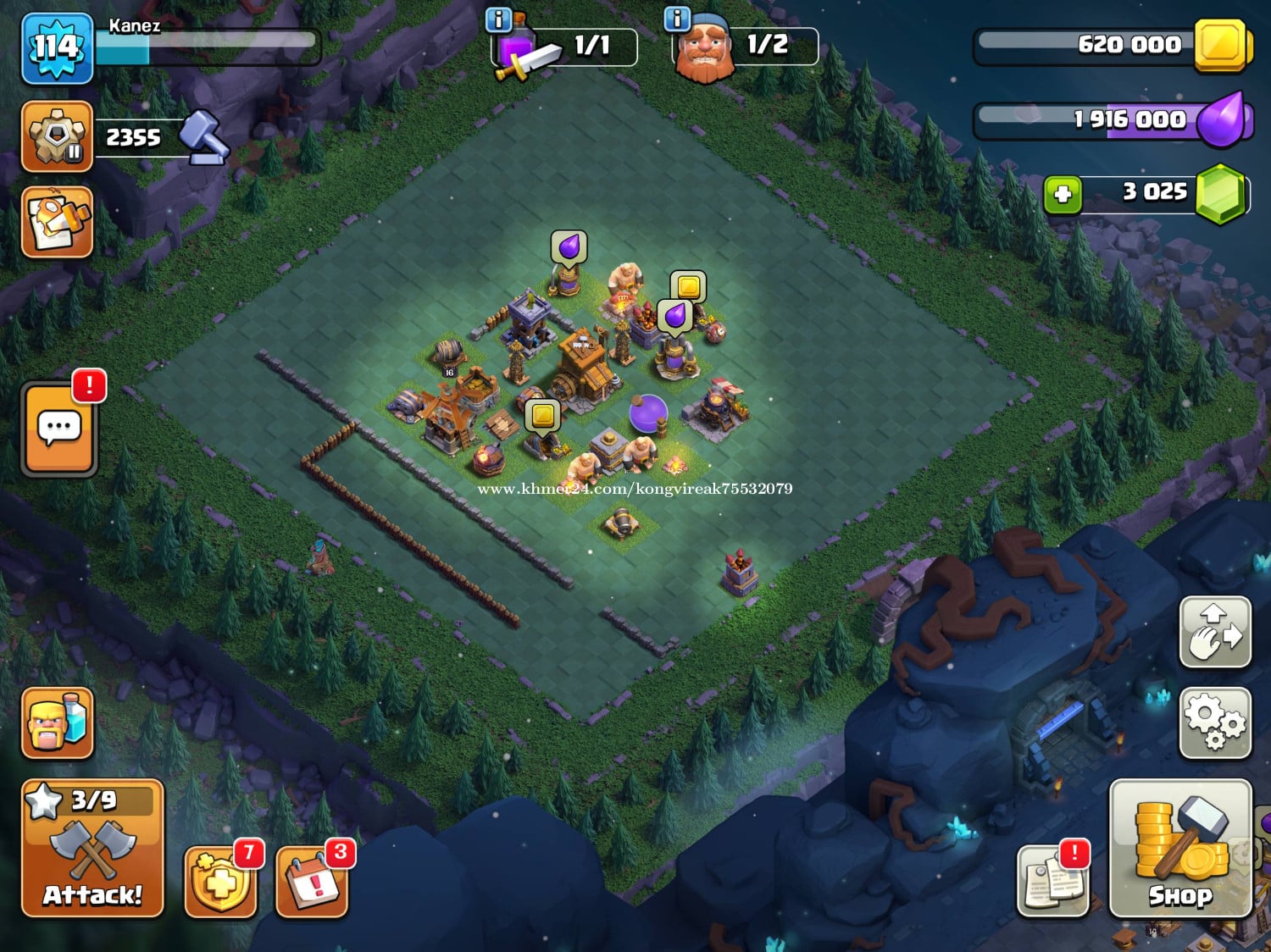Open the player level 114 profile badge
Viewport: 1271px width, 952px height.
57,48
